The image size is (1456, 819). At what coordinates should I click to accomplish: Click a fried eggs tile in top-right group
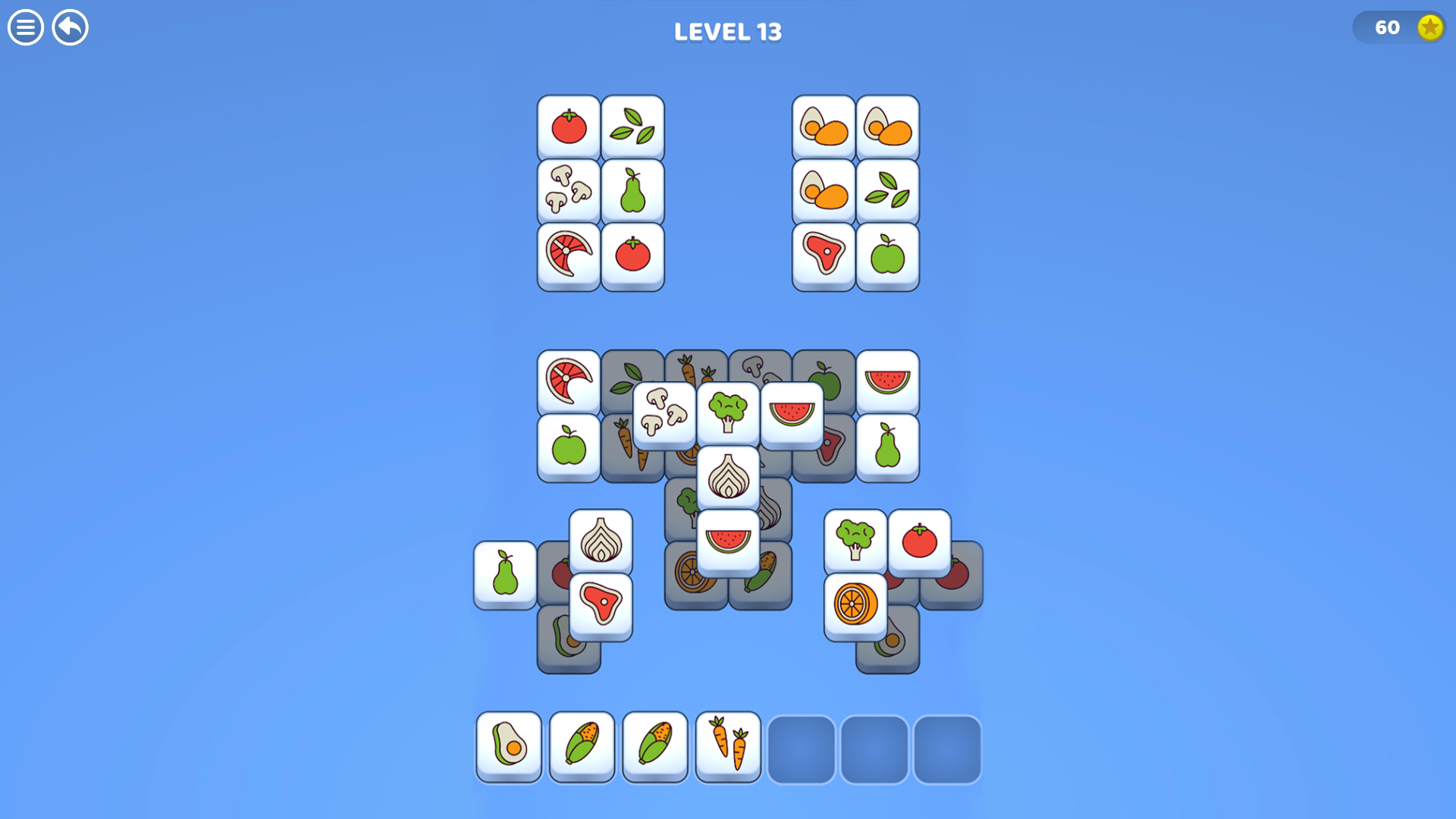824,127
